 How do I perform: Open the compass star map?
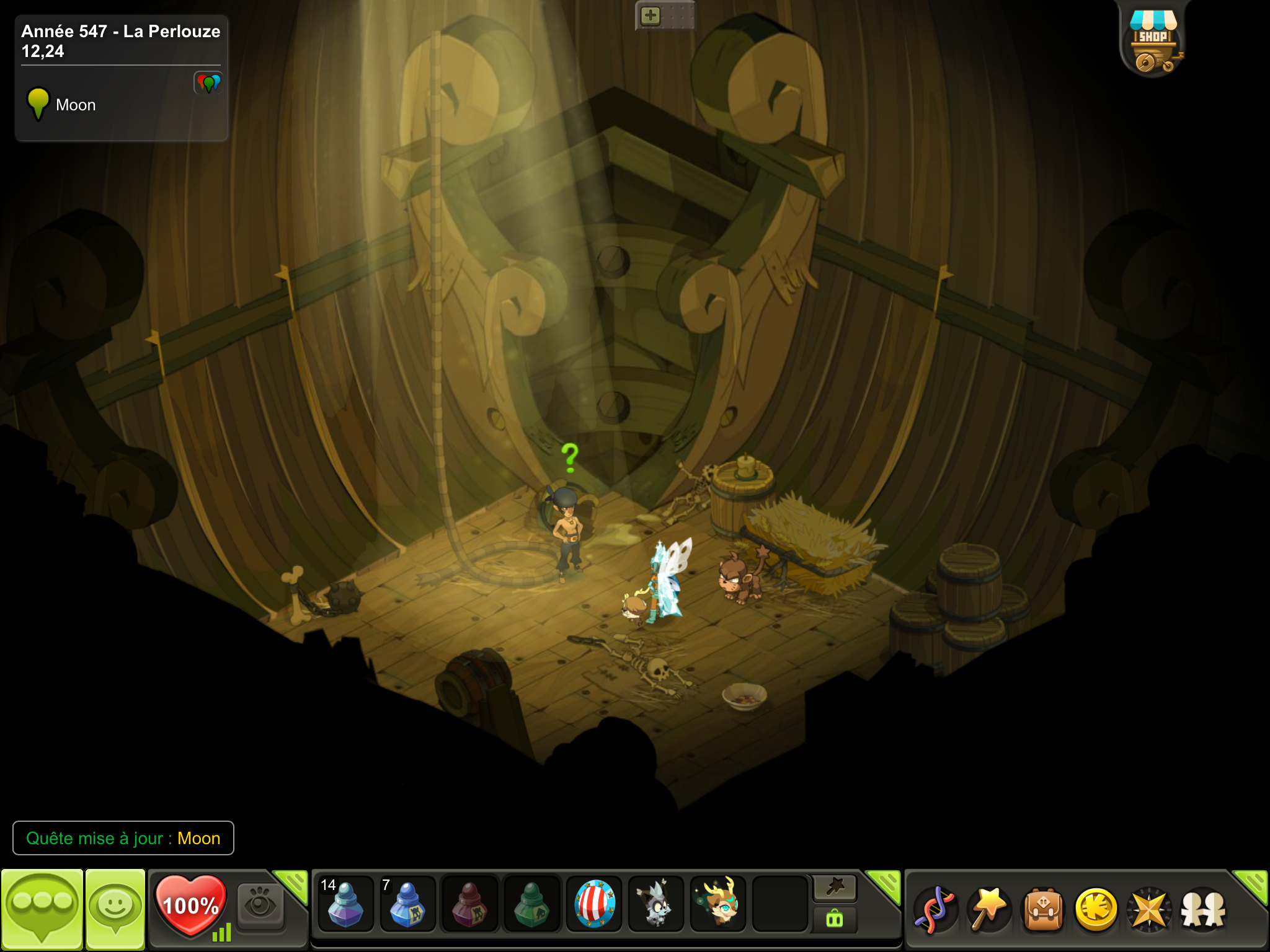(1149, 910)
